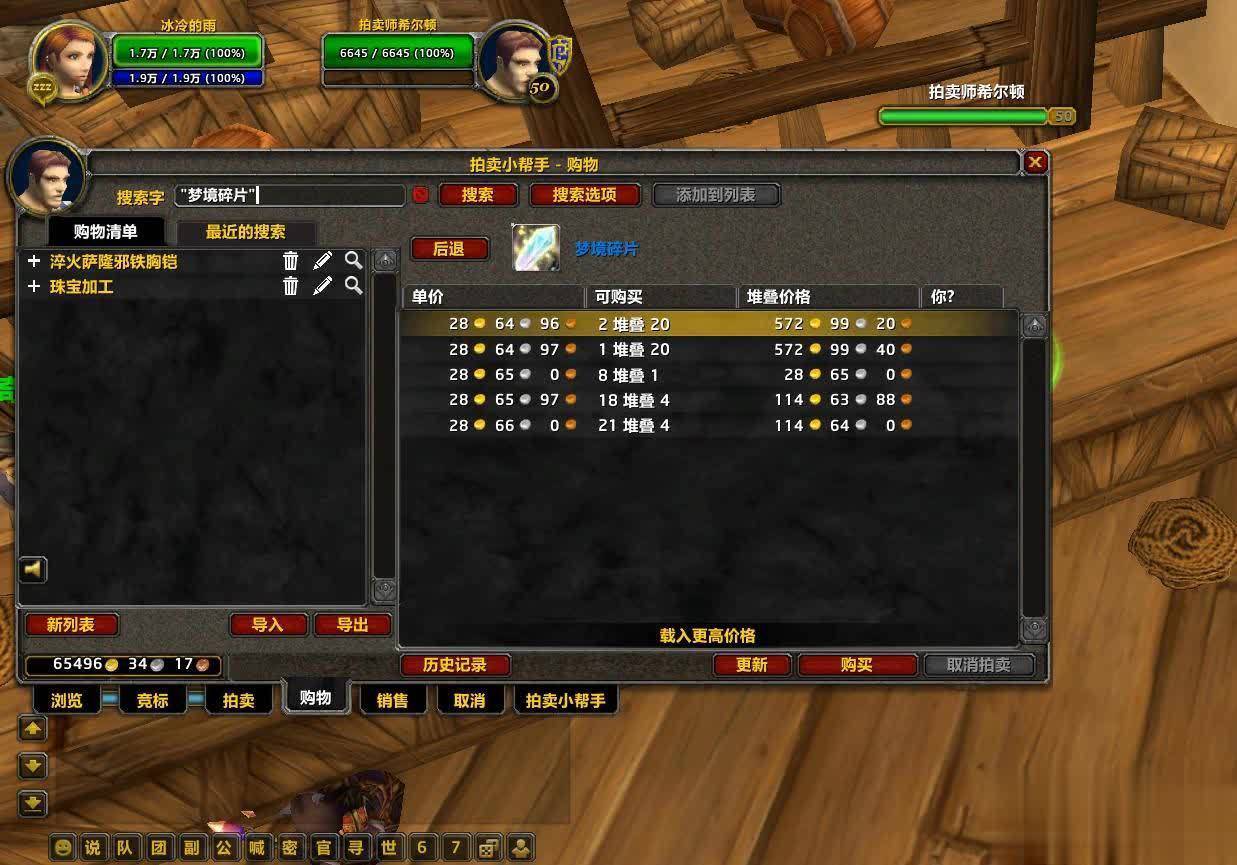Click the 导出 export button
Screen dimensions: 1237x865
tap(352, 625)
